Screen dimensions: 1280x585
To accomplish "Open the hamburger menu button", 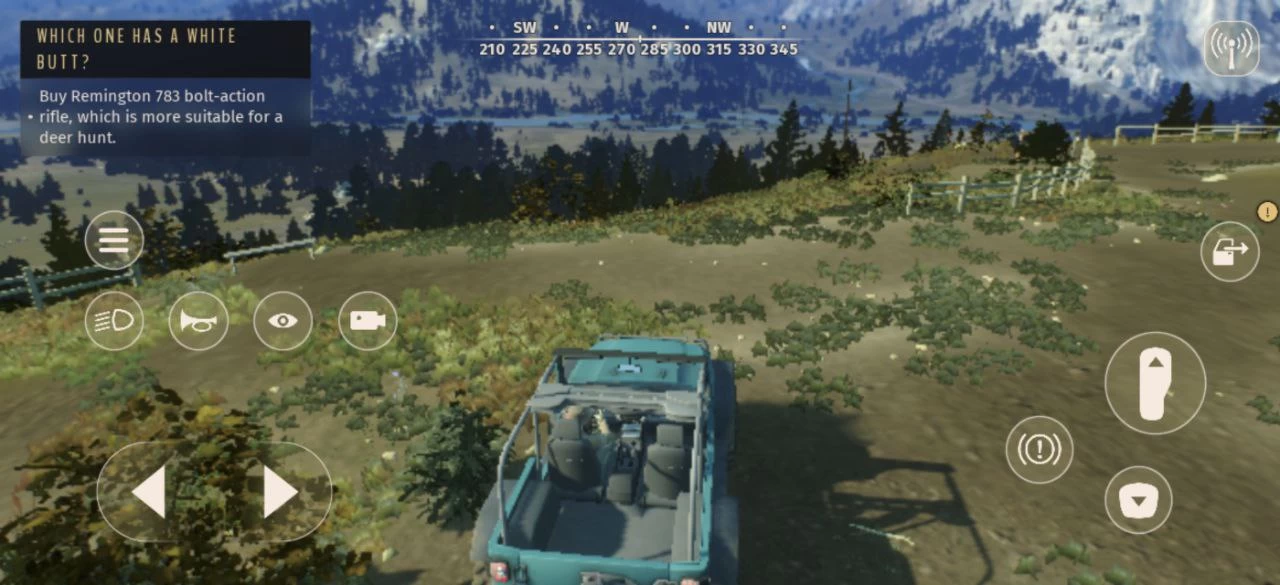I will pos(114,240).
